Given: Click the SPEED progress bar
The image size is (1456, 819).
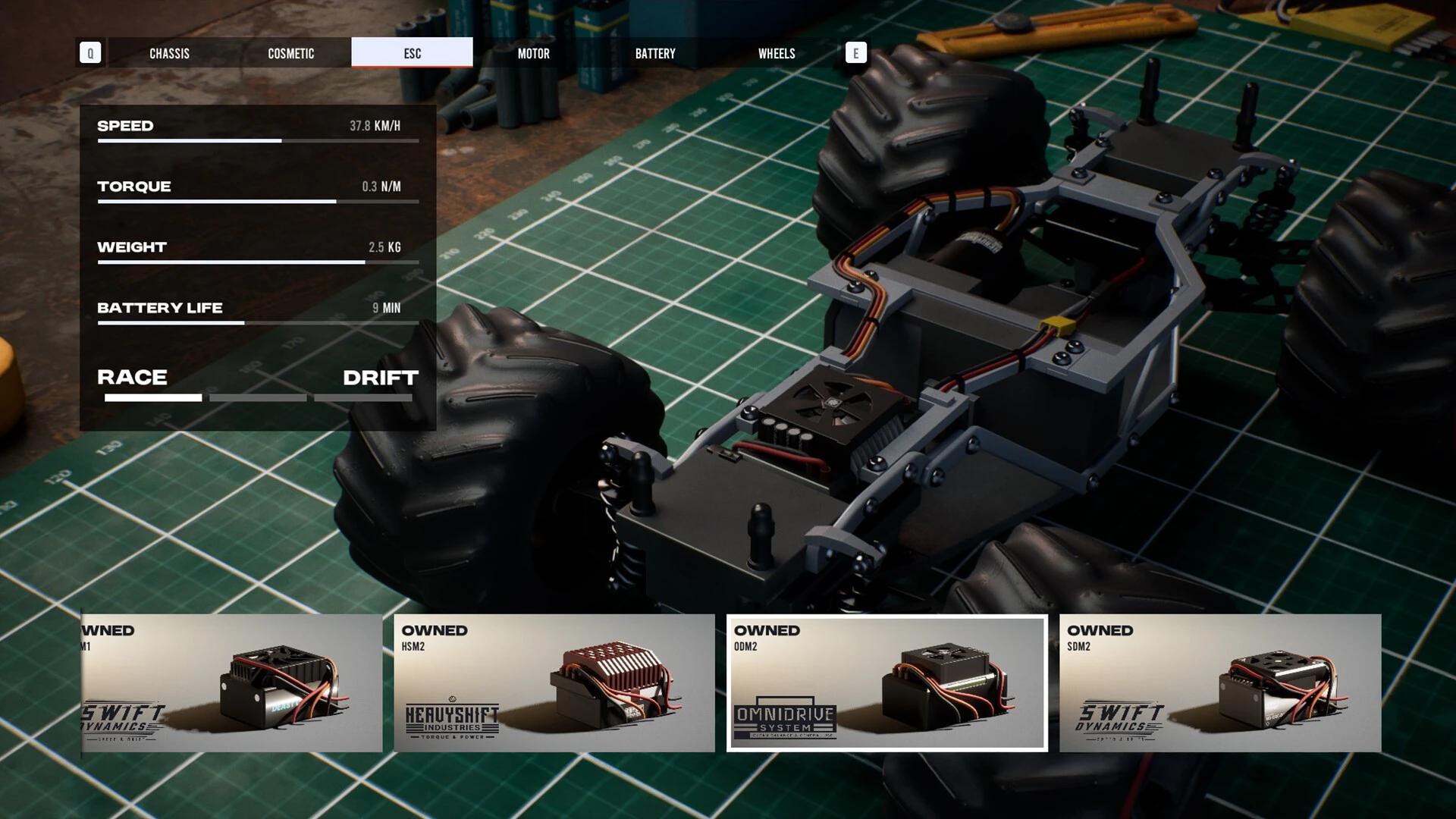Looking at the screenshot, I should tap(258, 141).
